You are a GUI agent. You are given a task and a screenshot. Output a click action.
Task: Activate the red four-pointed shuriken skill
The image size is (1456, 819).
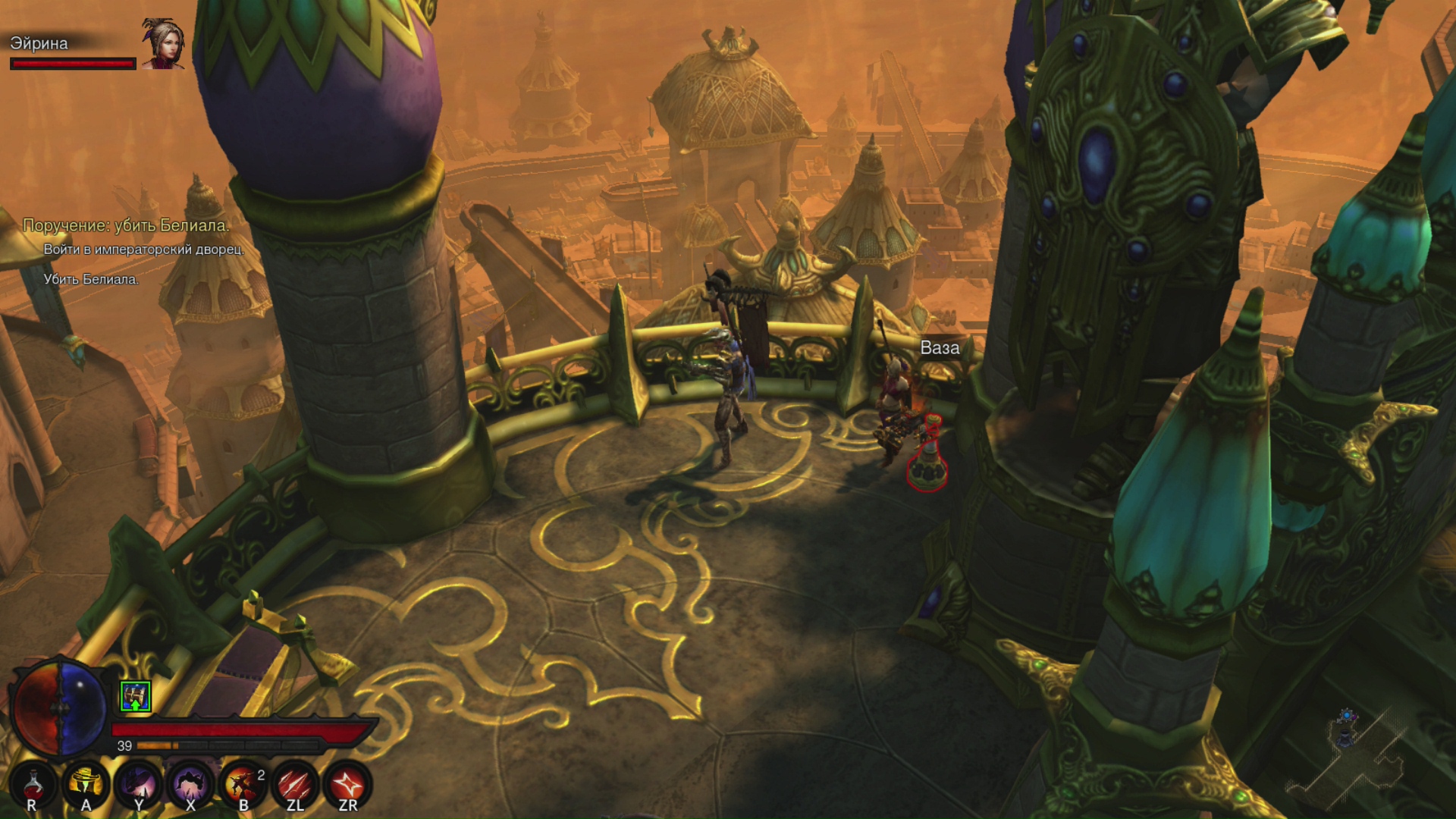347,783
